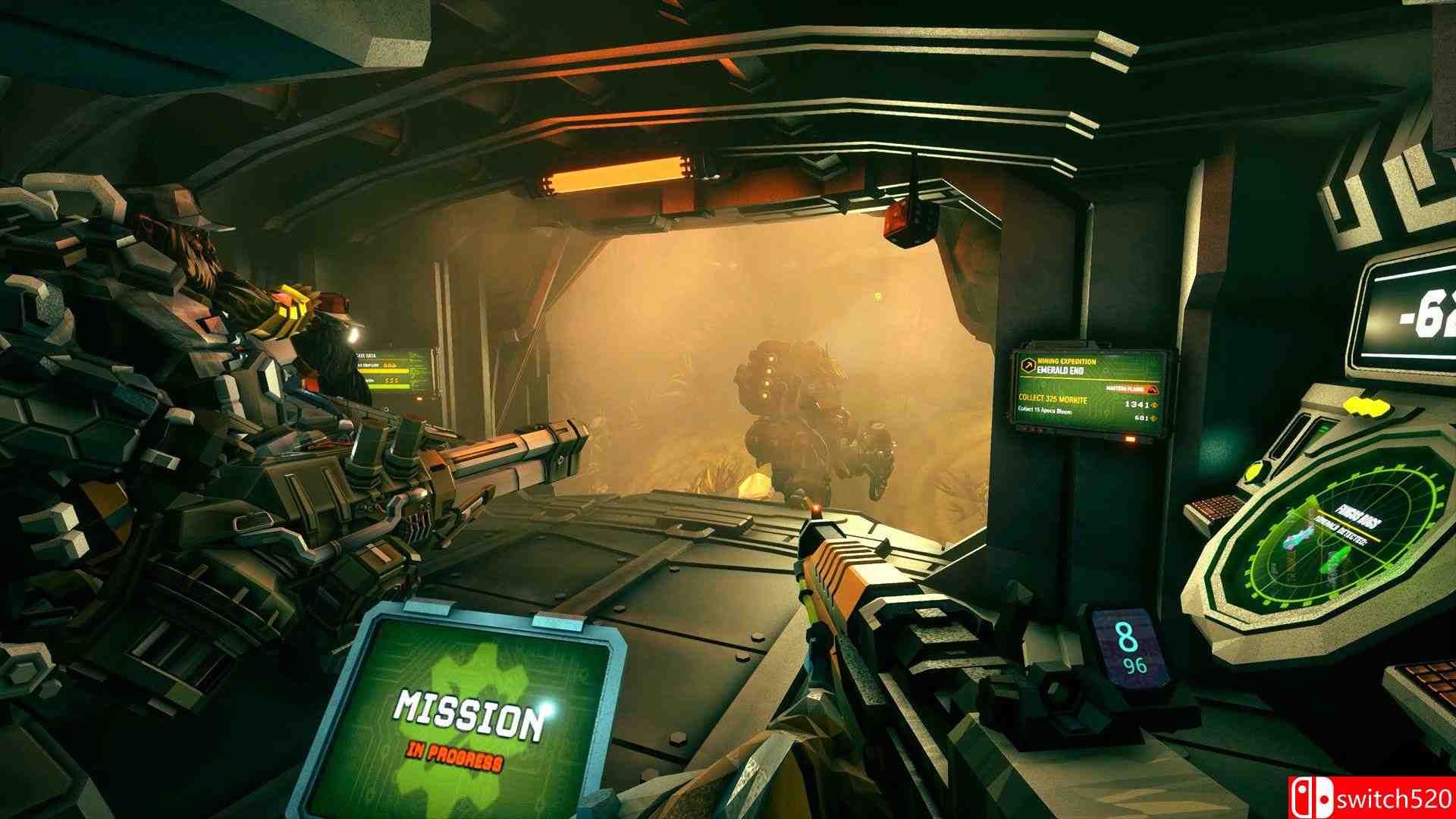Expand the Cave Data readout panel
The width and height of the screenshot is (1456, 819).
click(366, 356)
